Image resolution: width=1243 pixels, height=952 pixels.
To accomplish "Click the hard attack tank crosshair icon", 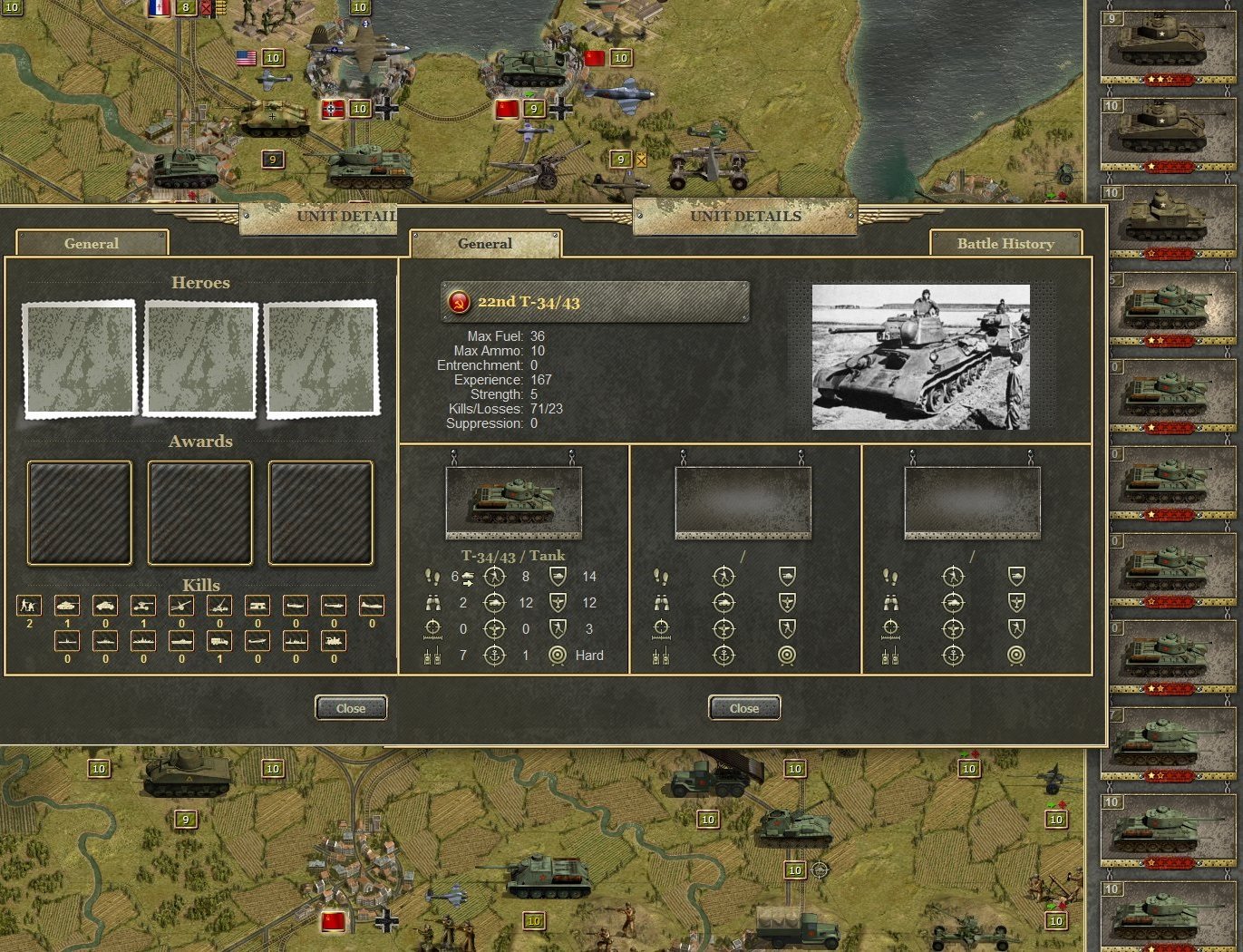I will [x=495, y=602].
